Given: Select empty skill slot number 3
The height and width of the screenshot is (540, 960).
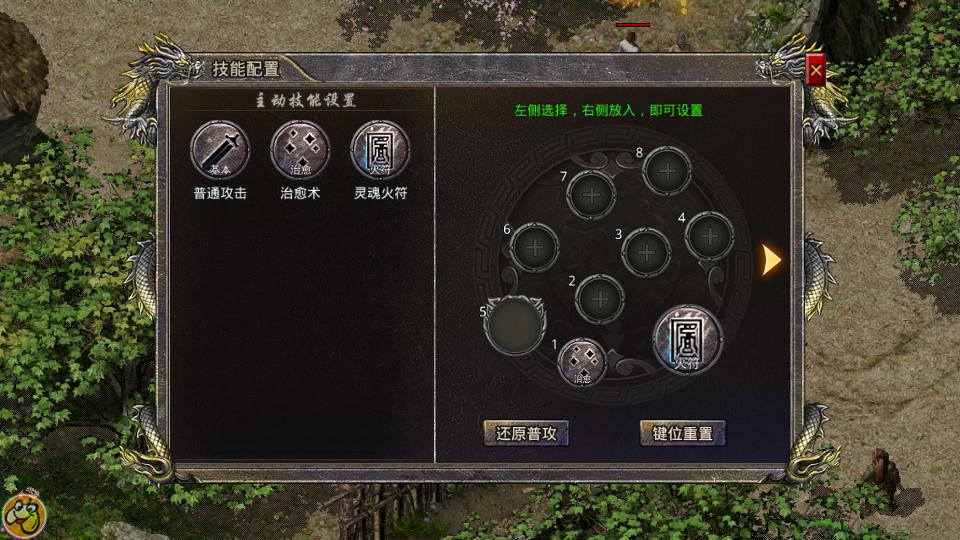Looking at the screenshot, I should click(x=646, y=252).
